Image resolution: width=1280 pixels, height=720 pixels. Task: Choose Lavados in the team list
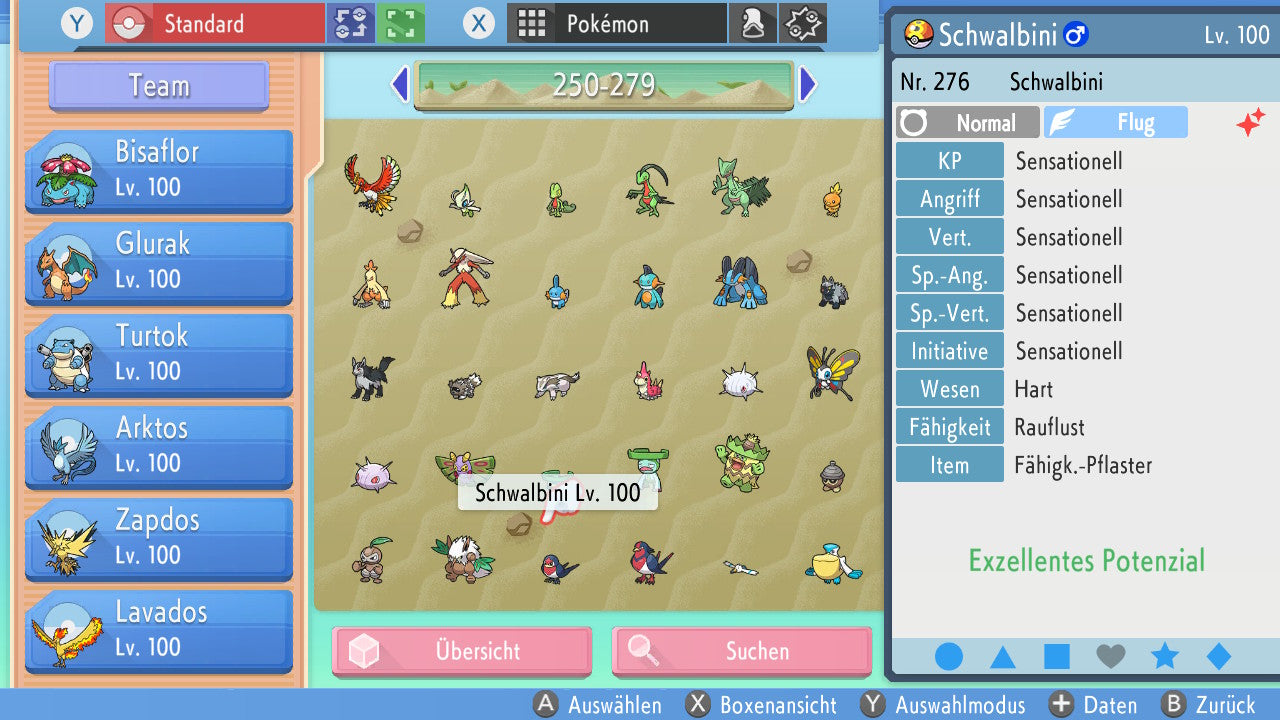tap(159, 630)
